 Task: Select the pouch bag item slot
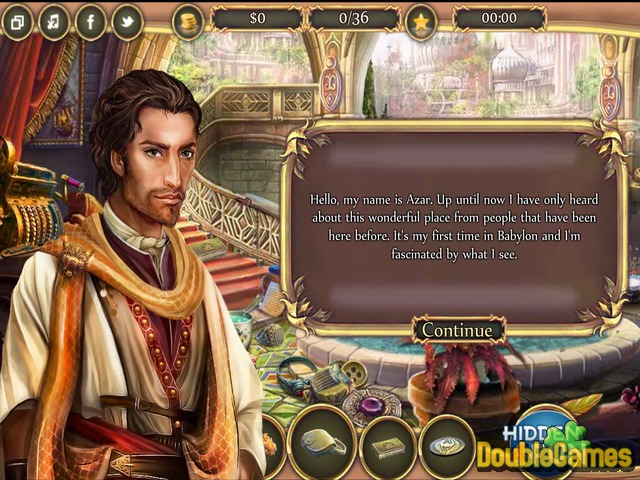[322, 441]
